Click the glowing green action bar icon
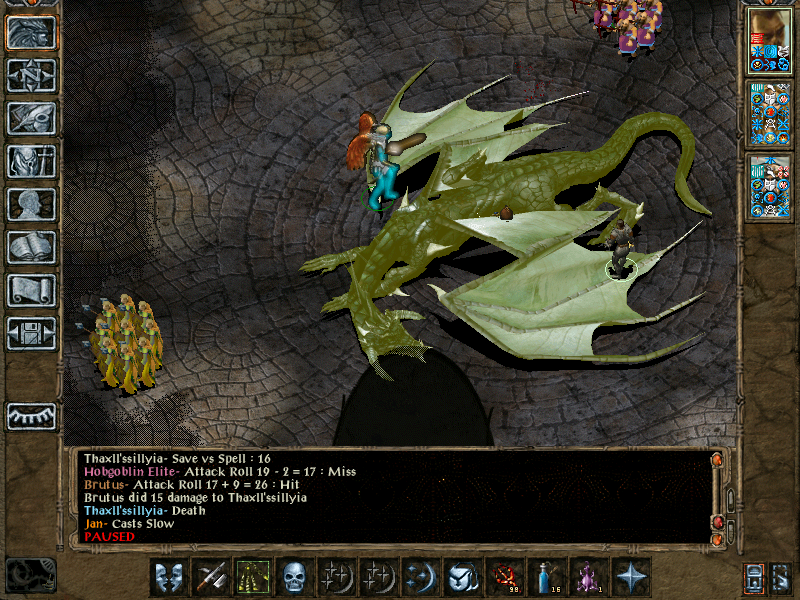 tap(252, 576)
